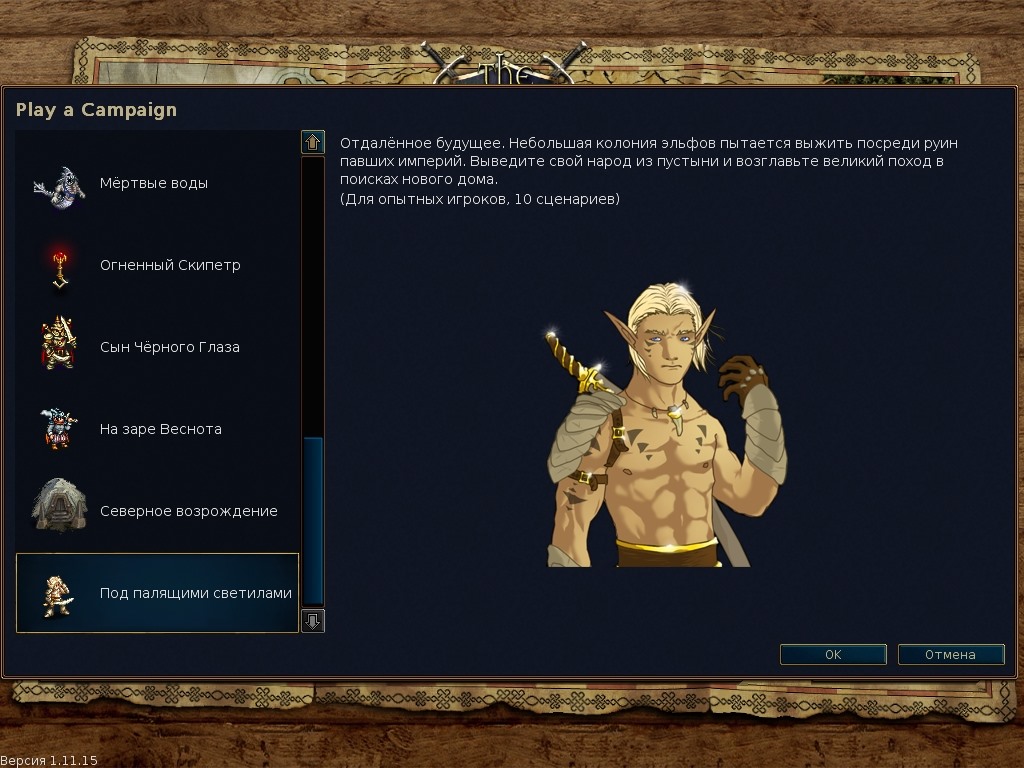Click the scroll down arrow button
The width and height of the screenshot is (1024, 768).
click(x=313, y=621)
